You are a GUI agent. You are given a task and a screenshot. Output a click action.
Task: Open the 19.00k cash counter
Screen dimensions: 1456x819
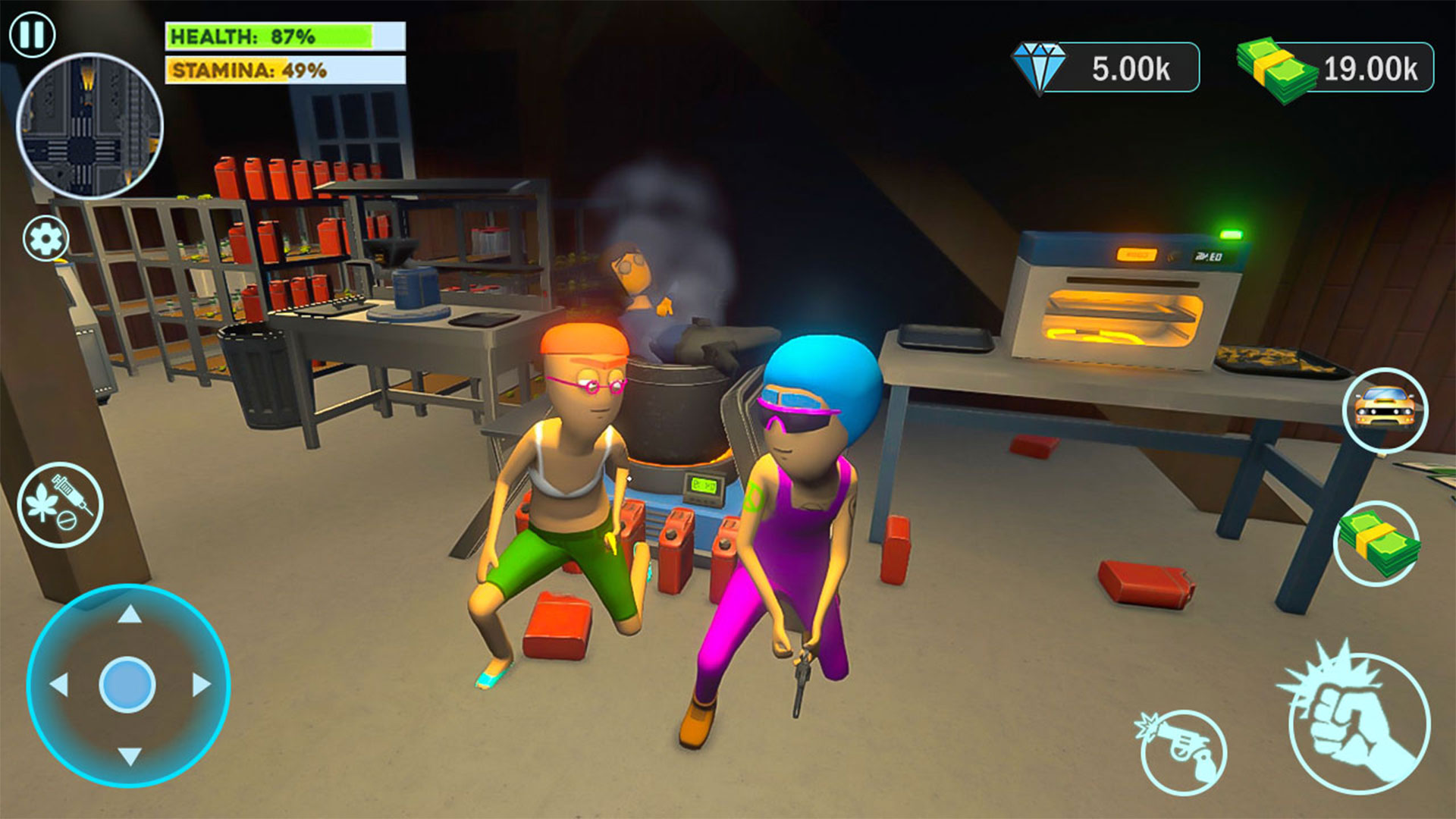pos(1336,70)
